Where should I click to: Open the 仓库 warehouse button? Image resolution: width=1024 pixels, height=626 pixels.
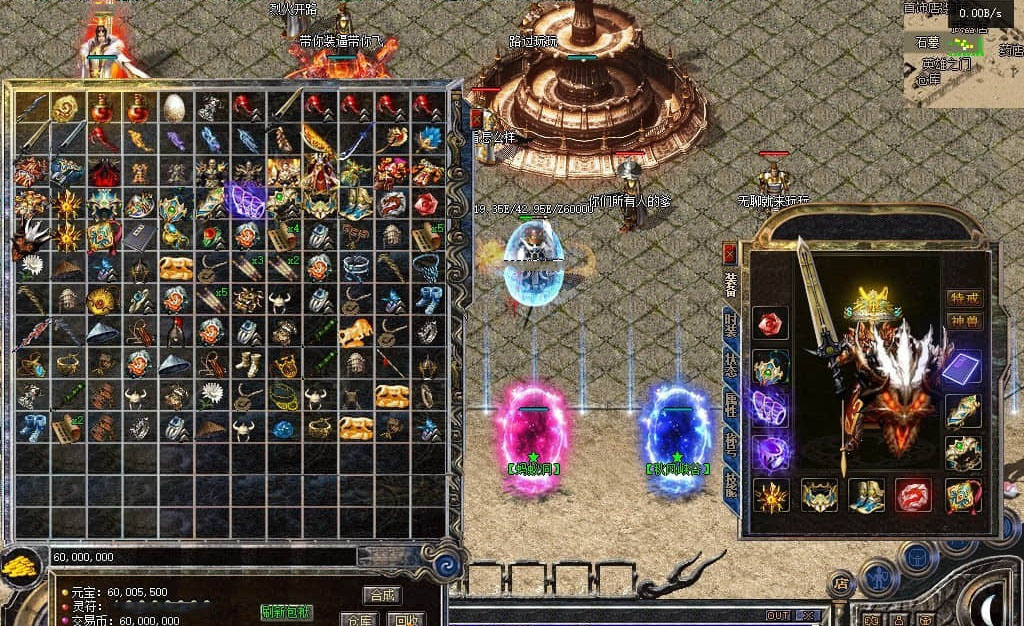click(358, 619)
